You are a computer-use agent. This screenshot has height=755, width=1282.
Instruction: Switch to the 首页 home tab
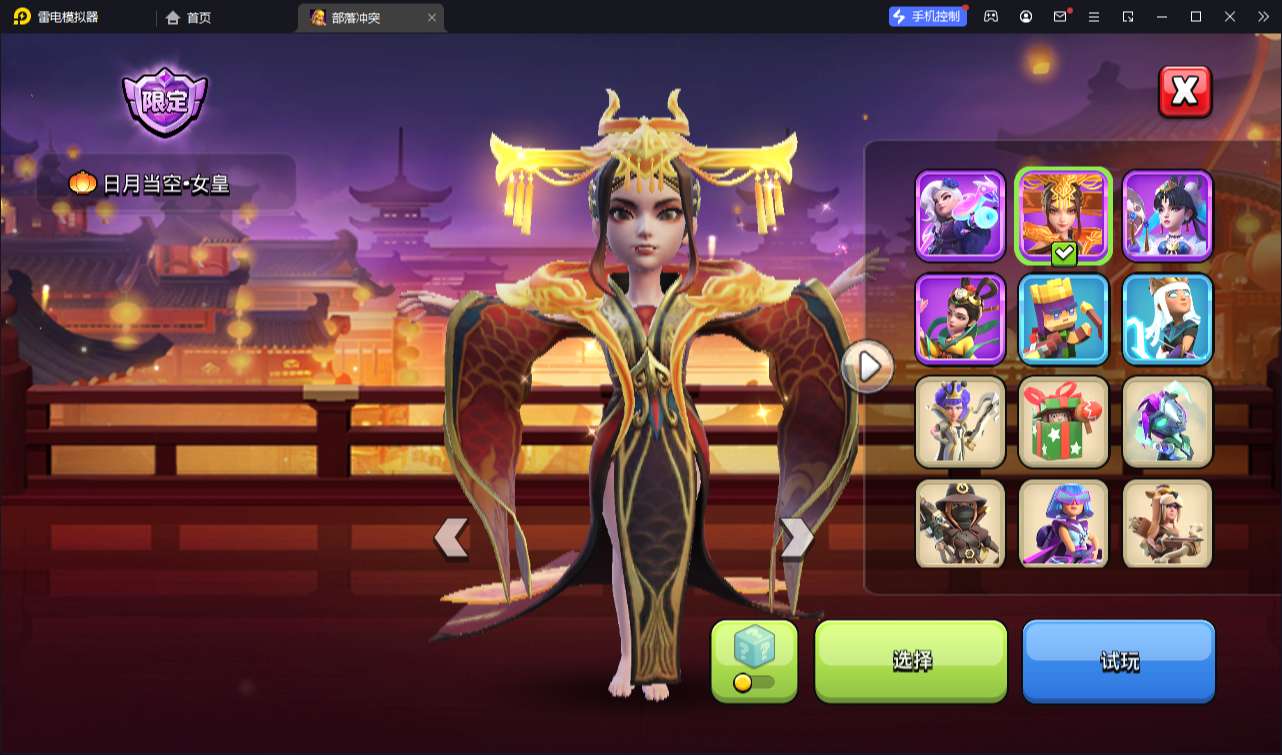click(x=188, y=17)
